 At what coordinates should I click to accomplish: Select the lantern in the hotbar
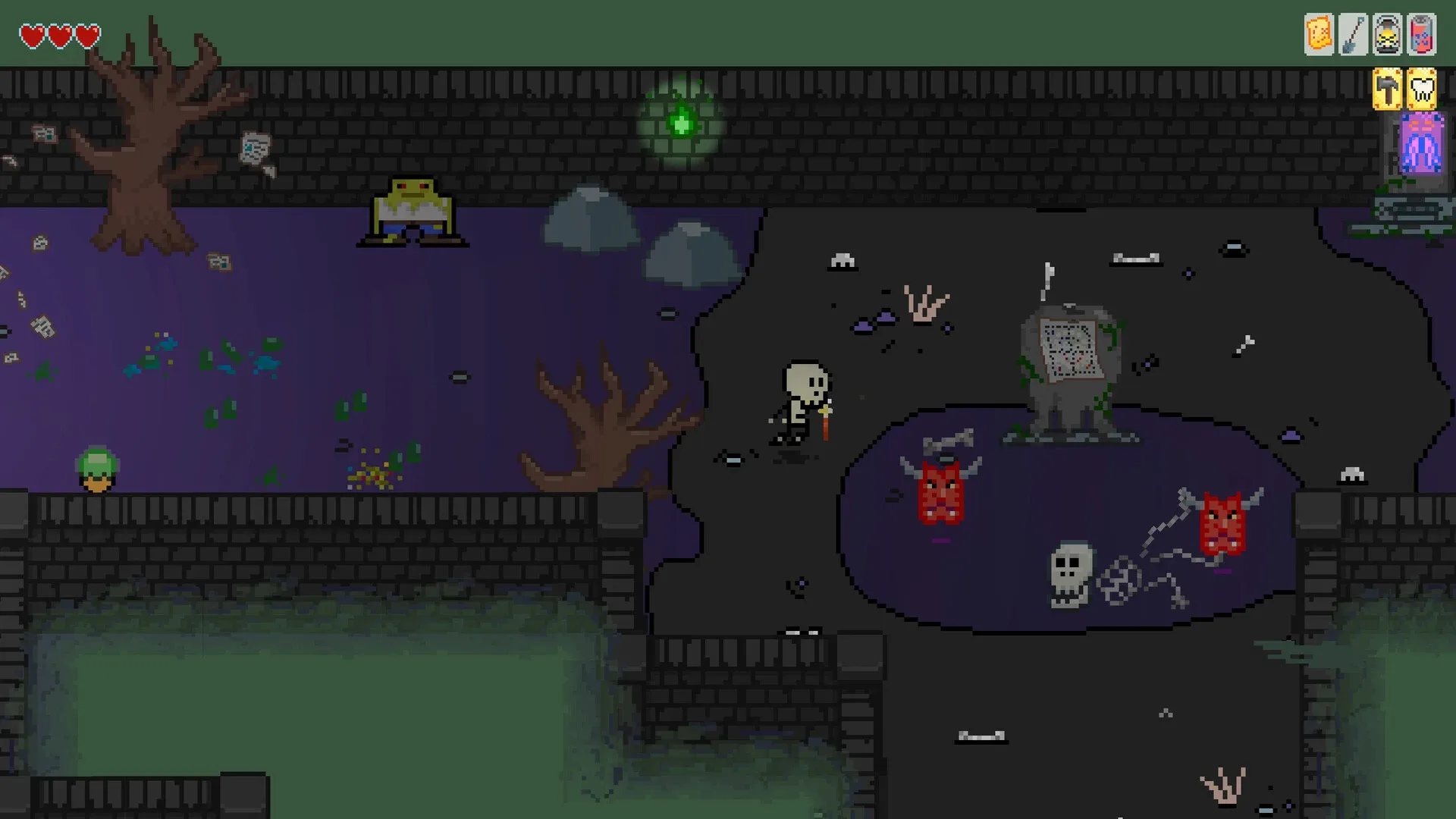pyautogui.click(x=1387, y=32)
